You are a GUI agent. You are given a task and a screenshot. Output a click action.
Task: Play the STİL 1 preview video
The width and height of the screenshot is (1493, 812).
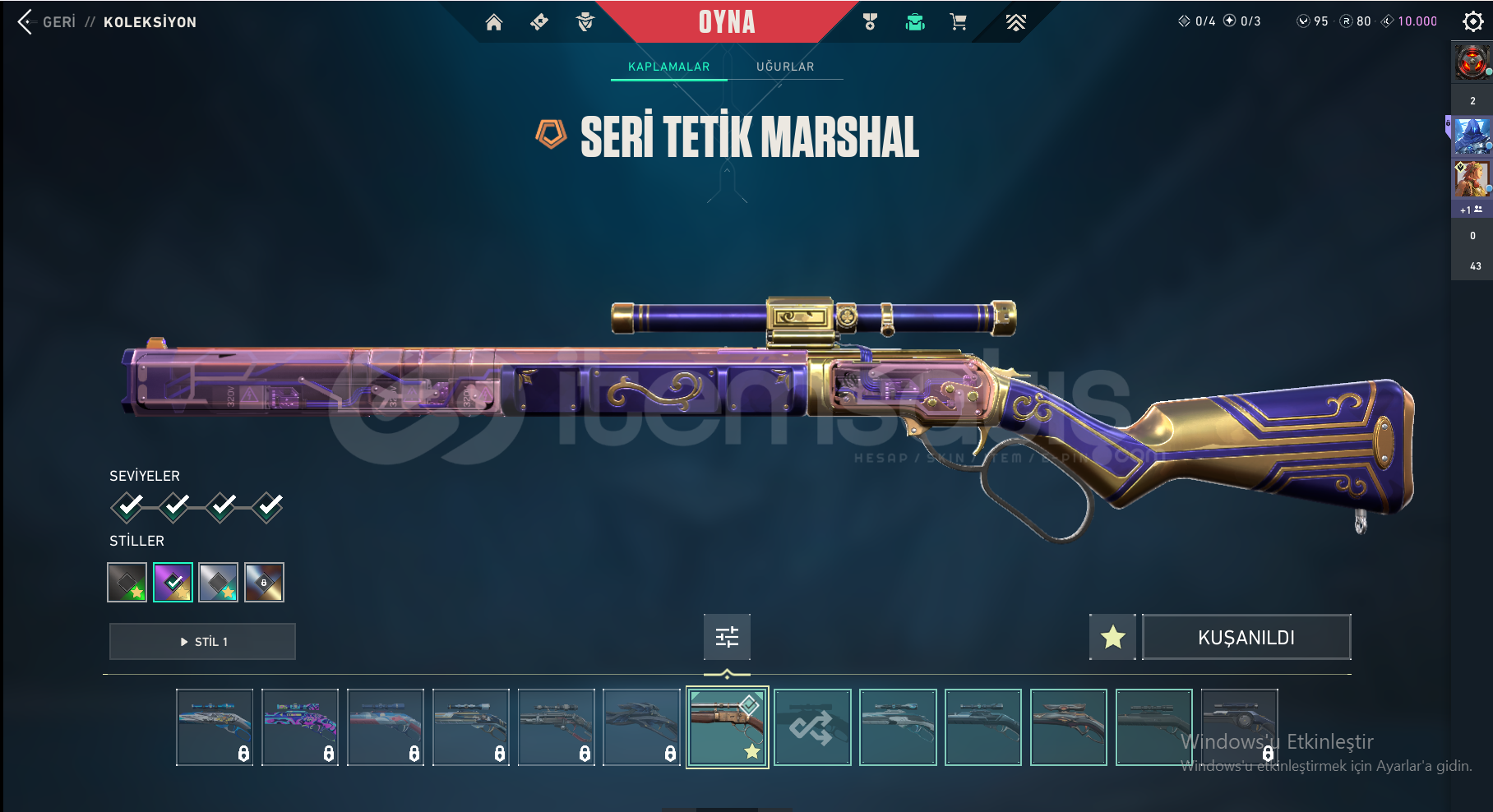point(202,641)
